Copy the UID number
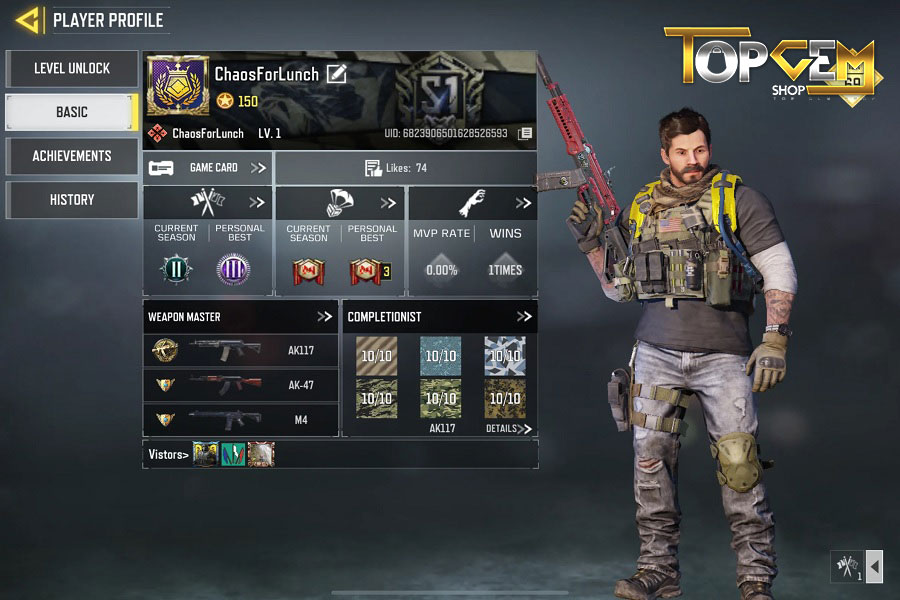Viewport: 900px width, 600px height. click(525, 133)
